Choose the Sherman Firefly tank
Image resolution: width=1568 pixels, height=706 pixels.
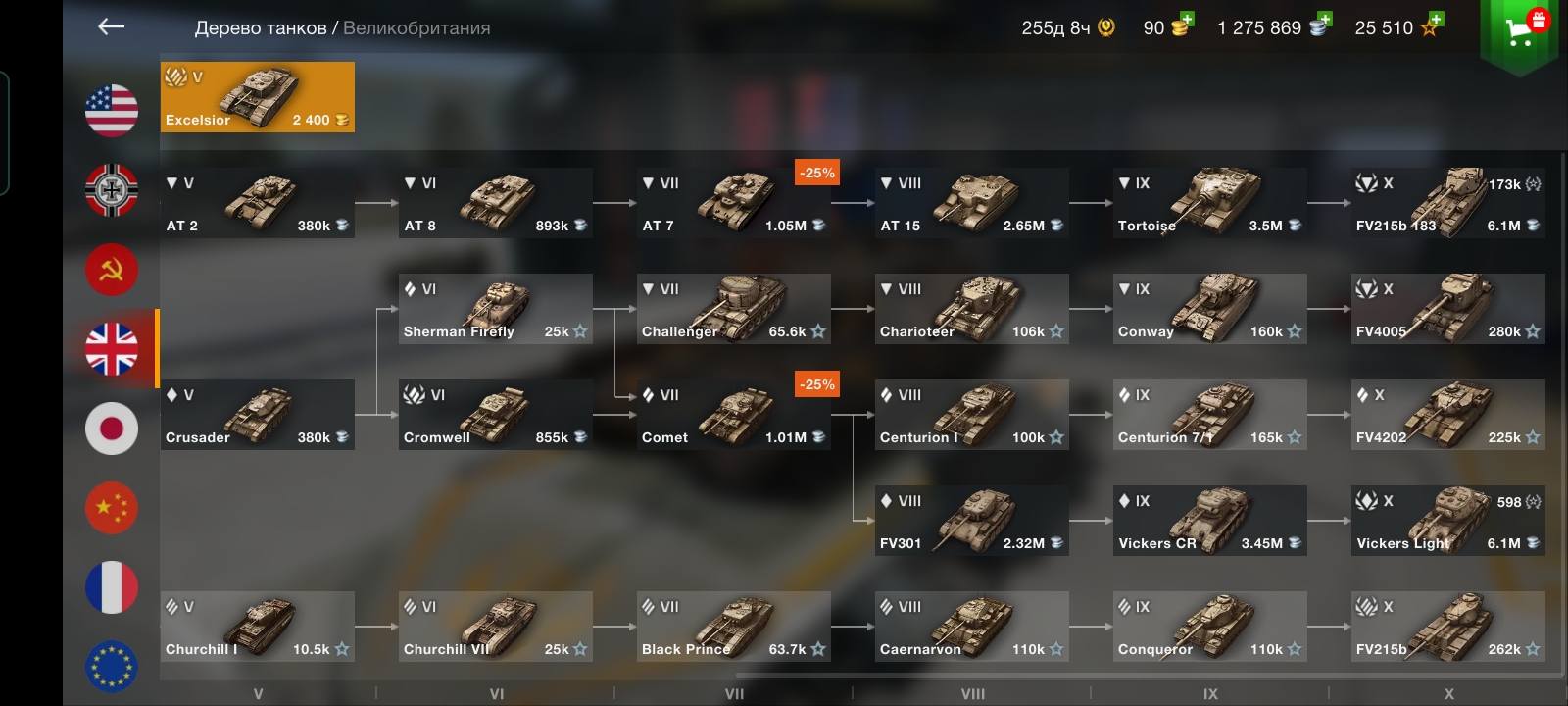pyautogui.click(x=496, y=309)
